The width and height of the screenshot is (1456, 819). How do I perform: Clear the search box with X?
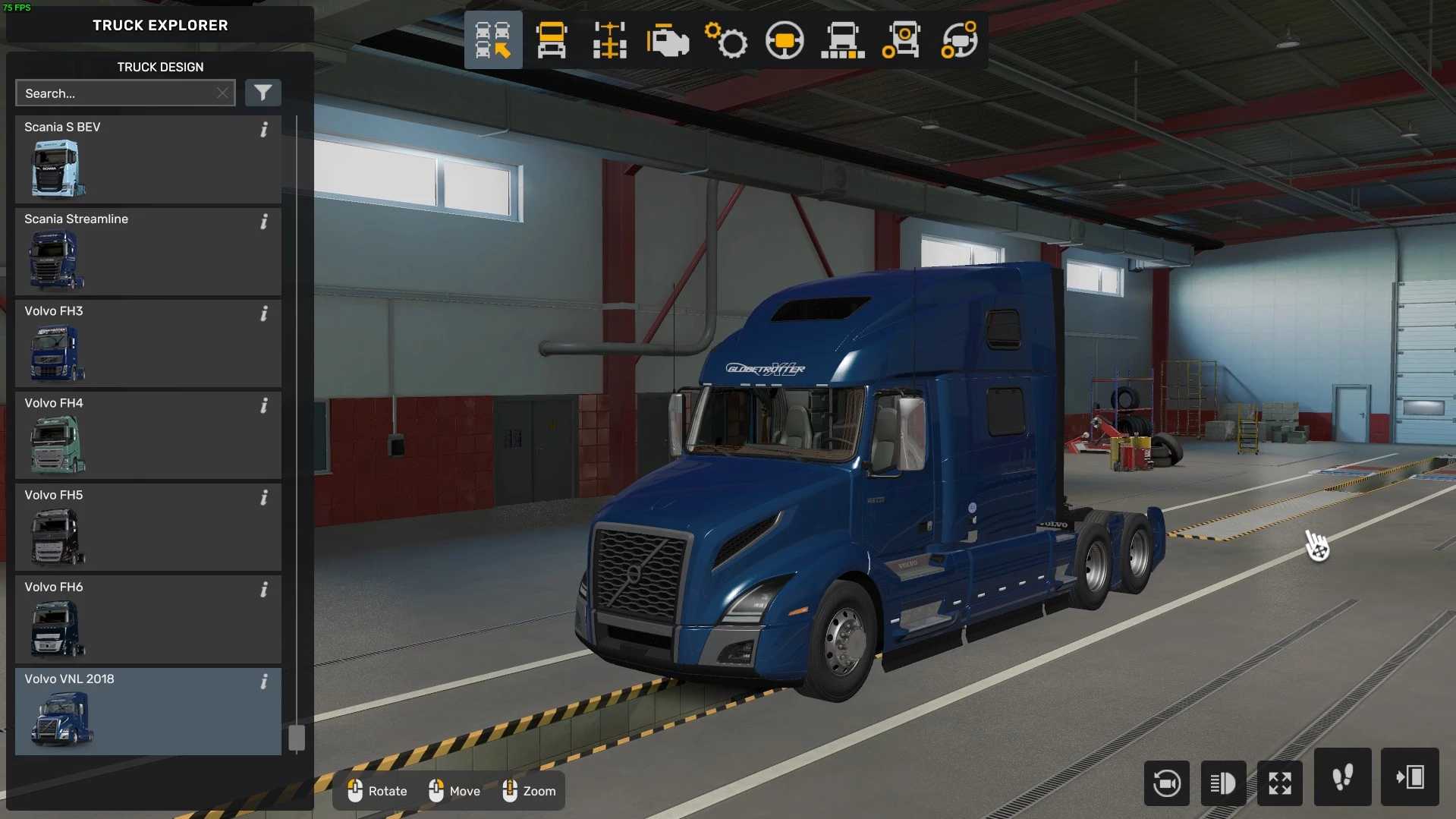tap(222, 93)
